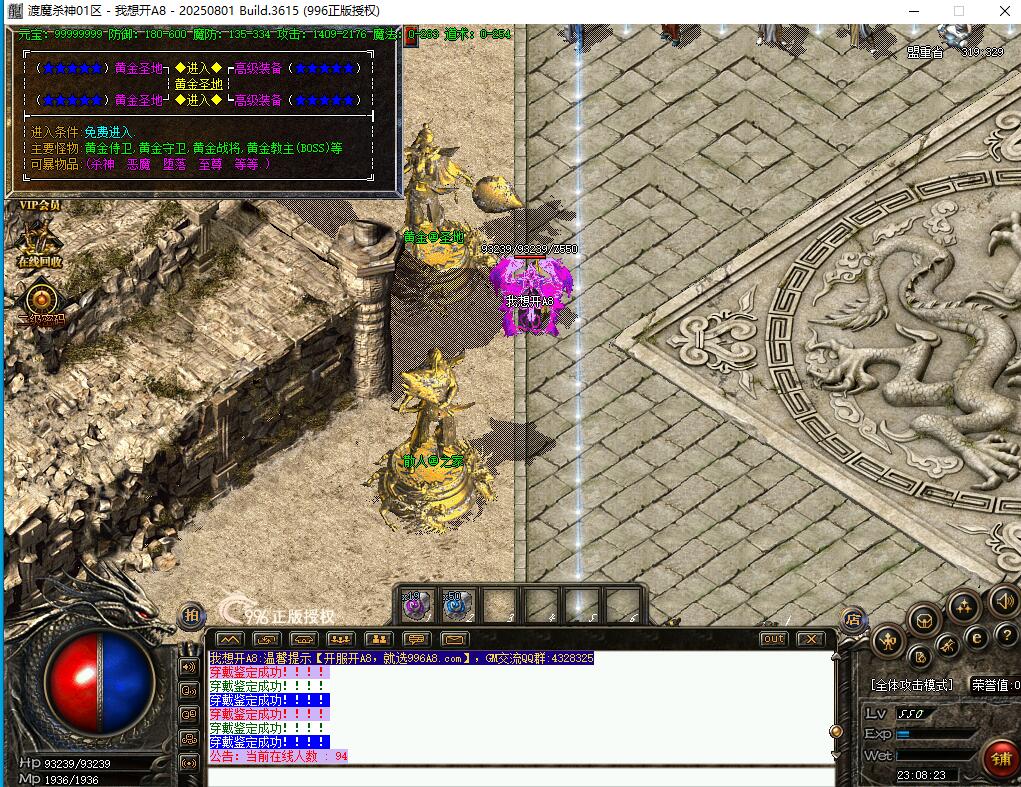The image size is (1021, 787).
Task: Click the round 'e' button
Action: point(978,637)
